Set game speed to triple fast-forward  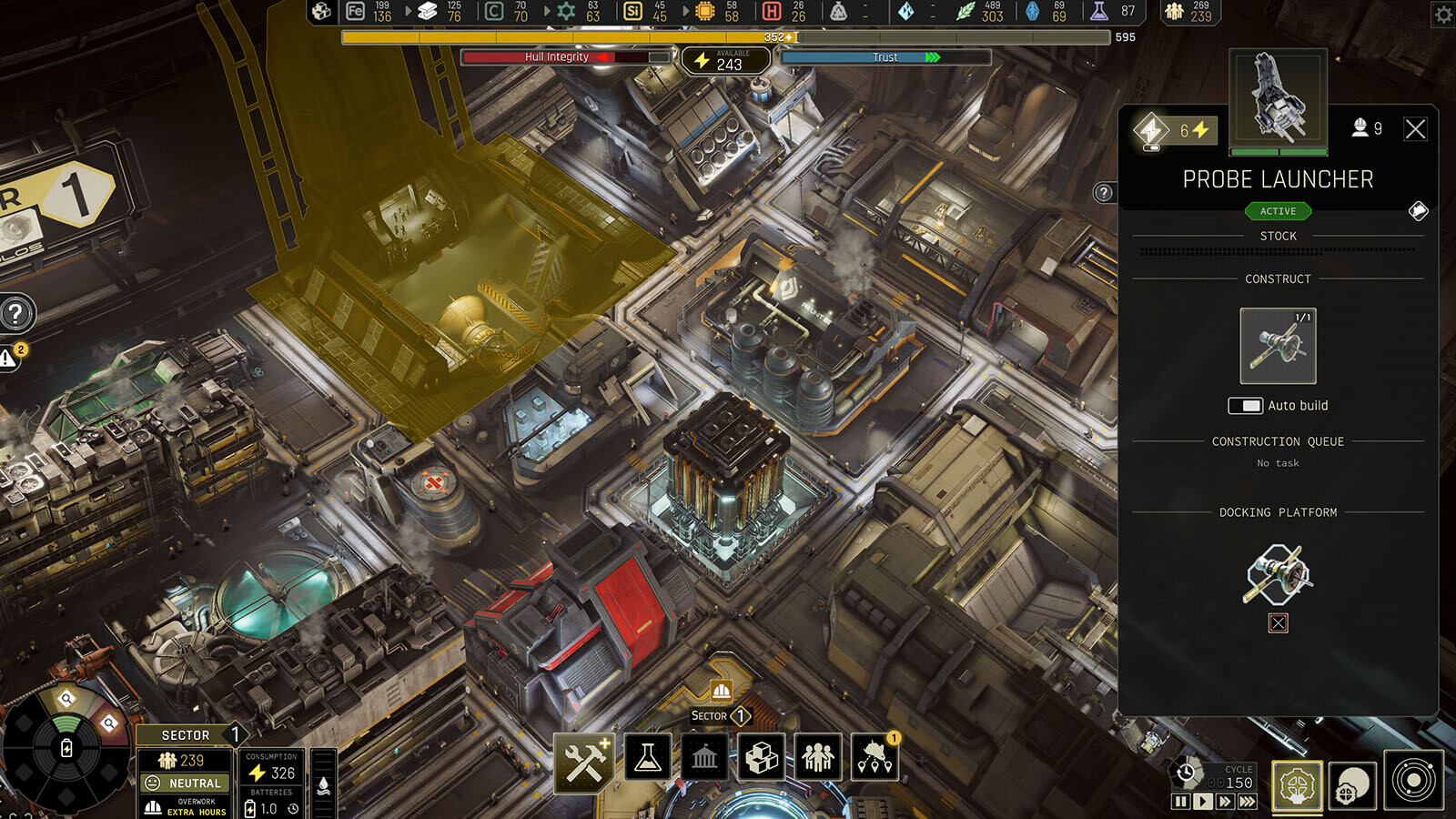(x=1248, y=802)
